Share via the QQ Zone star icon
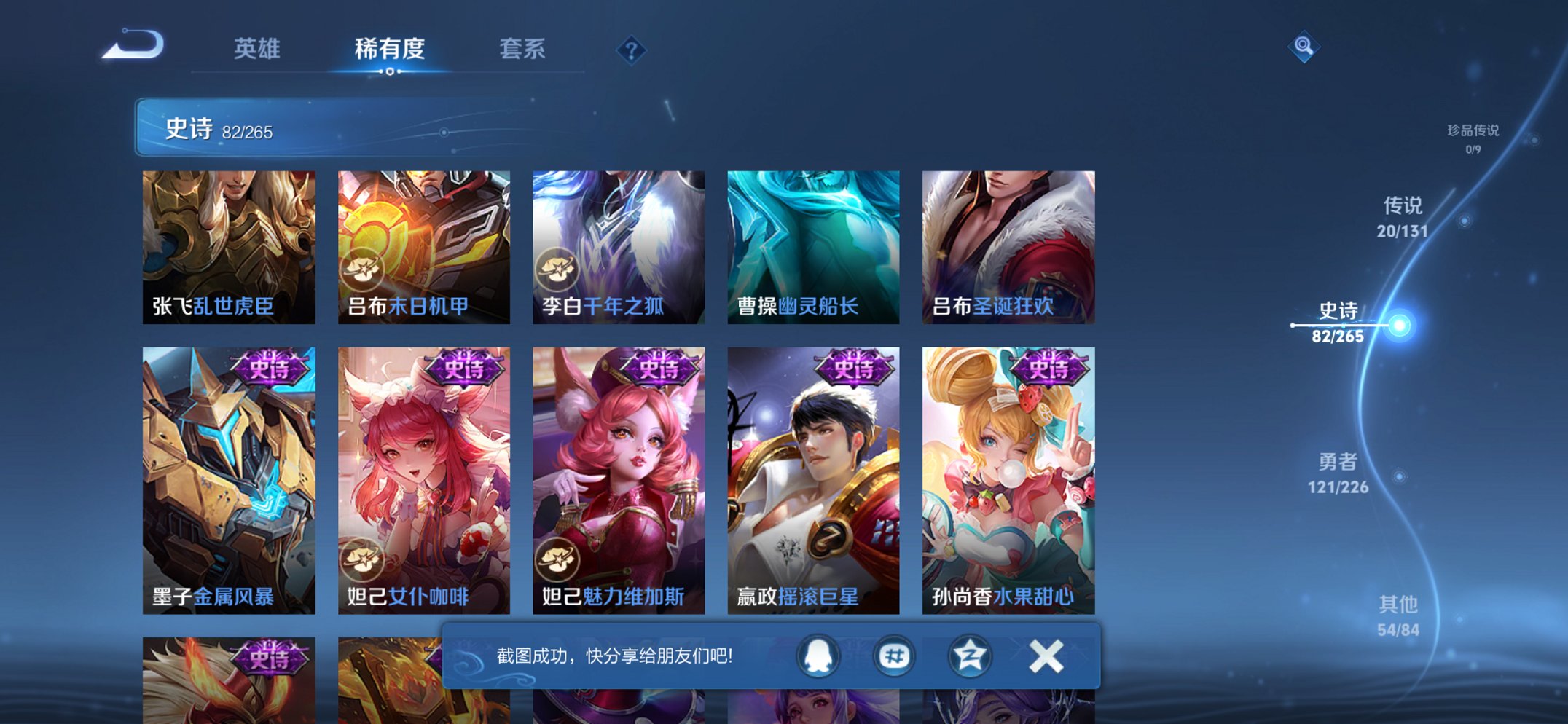The height and width of the screenshot is (724, 1568). click(969, 655)
